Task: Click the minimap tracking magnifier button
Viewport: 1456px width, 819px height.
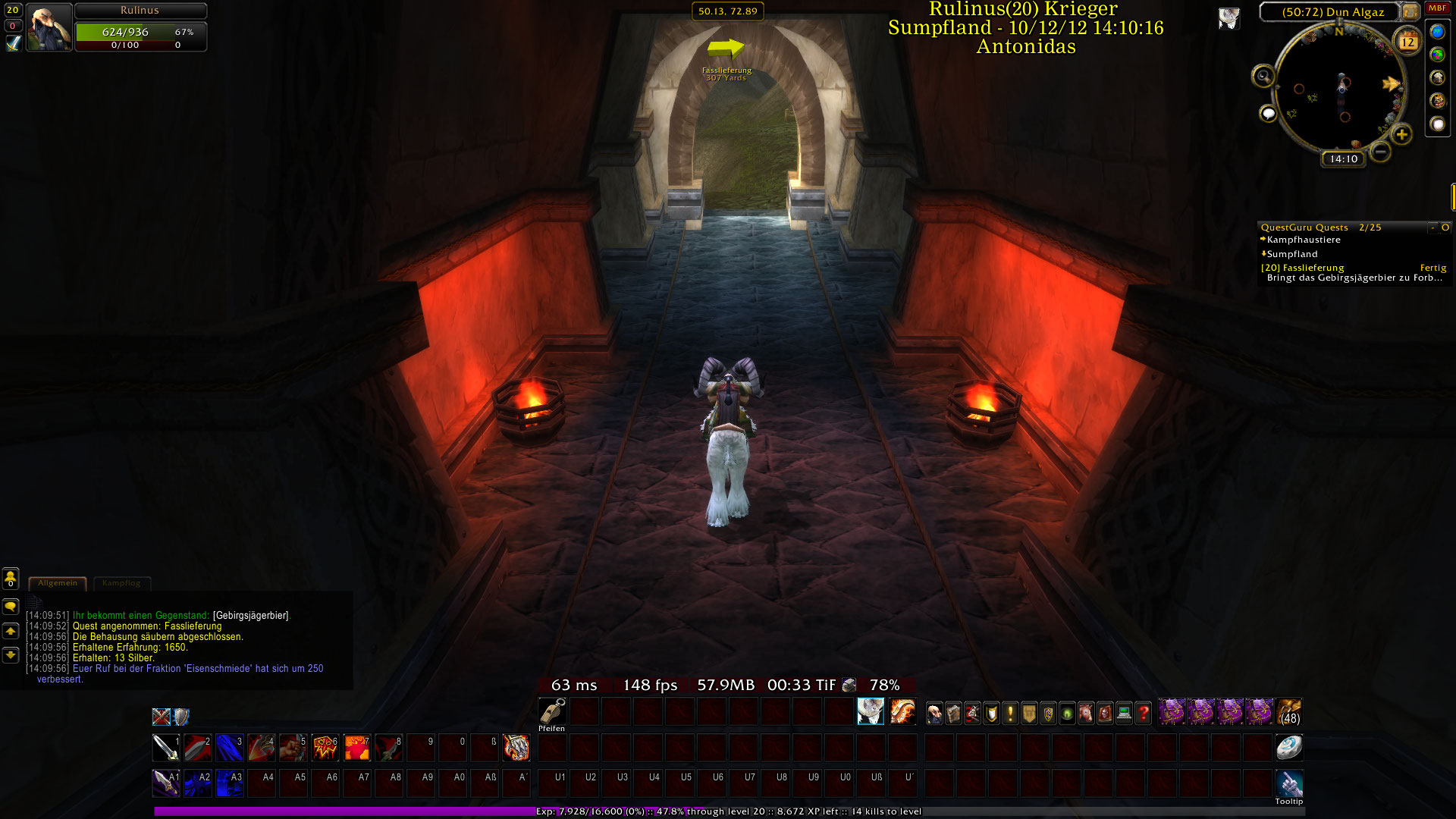Action: (1263, 76)
